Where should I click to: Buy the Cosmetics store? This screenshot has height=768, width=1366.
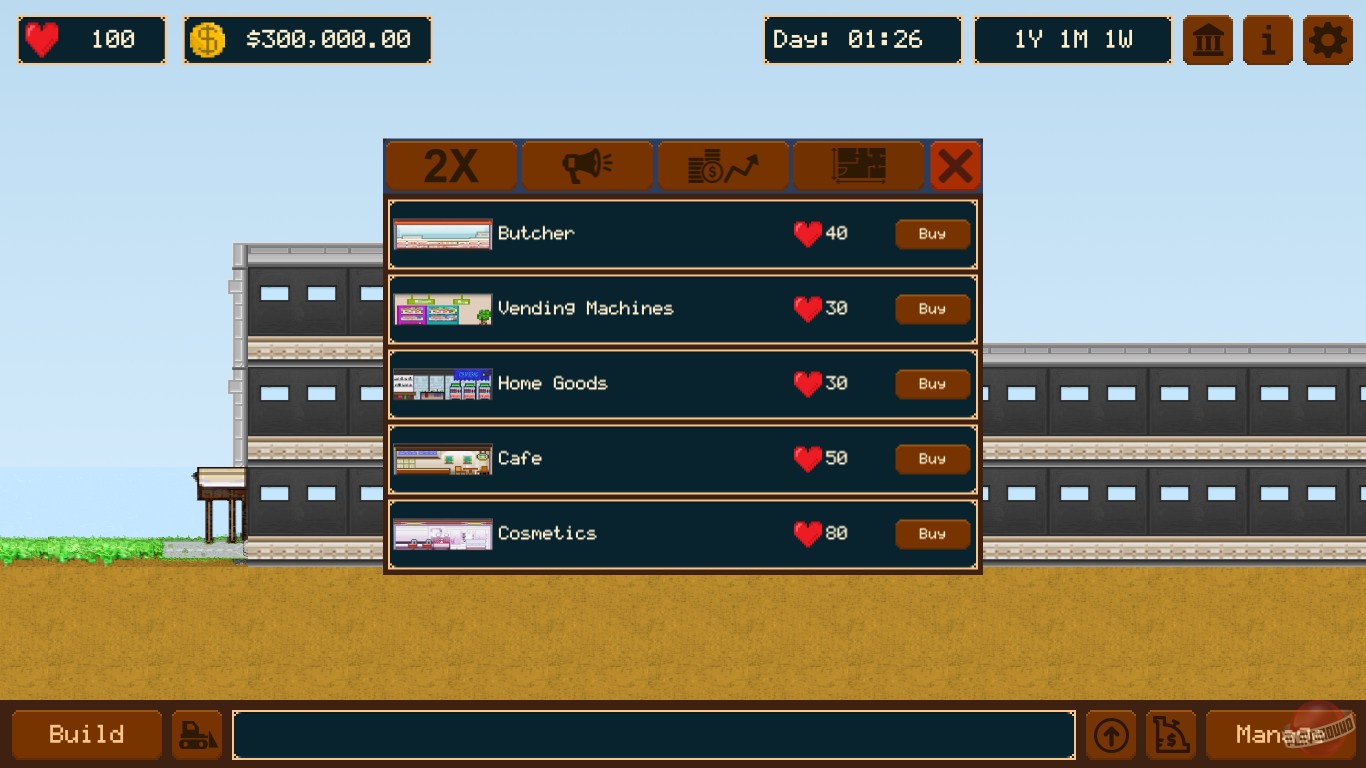[x=931, y=533]
